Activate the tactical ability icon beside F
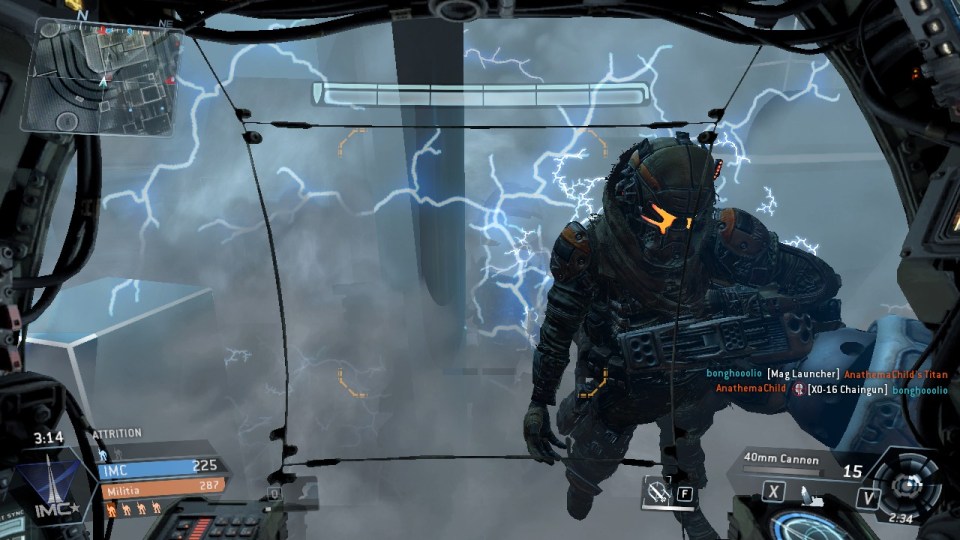The height and width of the screenshot is (540, 960). pos(659,491)
